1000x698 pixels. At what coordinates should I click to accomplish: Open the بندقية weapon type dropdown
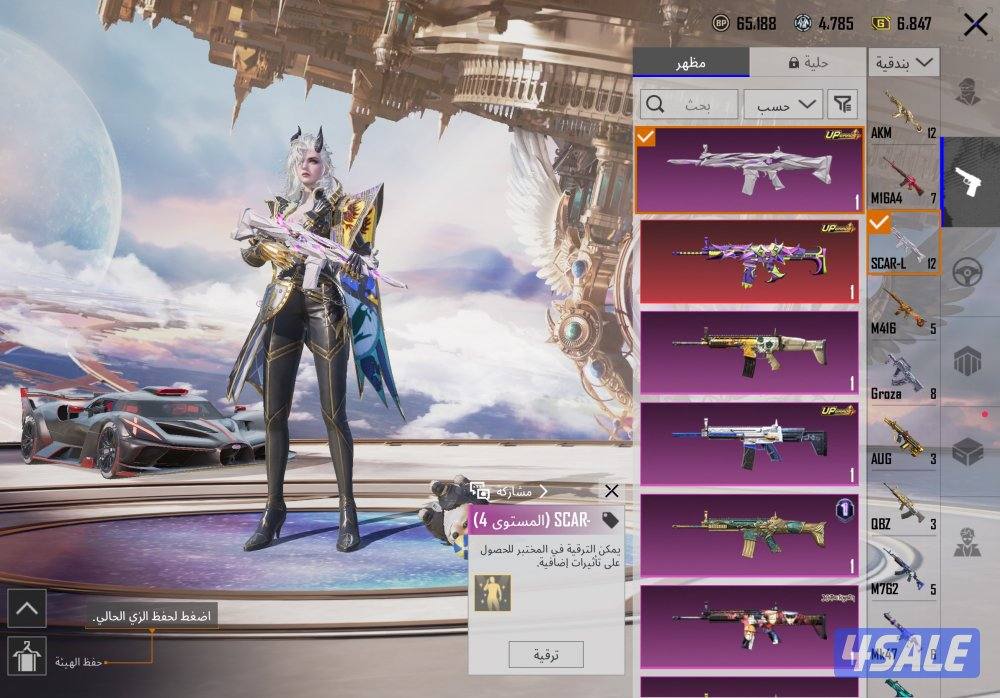(x=903, y=62)
